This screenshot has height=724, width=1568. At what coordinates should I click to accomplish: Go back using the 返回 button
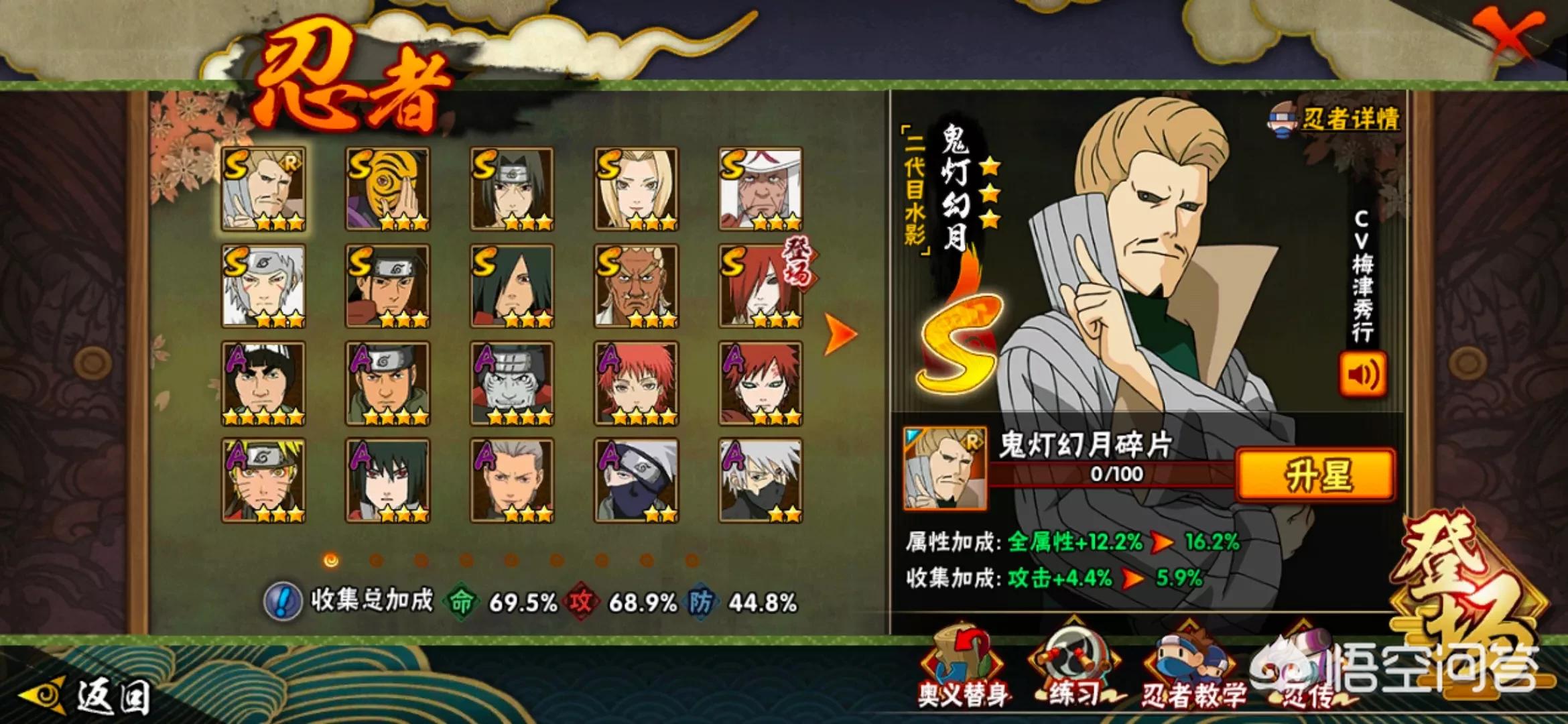pyautogui.click(x=87, y=696)
